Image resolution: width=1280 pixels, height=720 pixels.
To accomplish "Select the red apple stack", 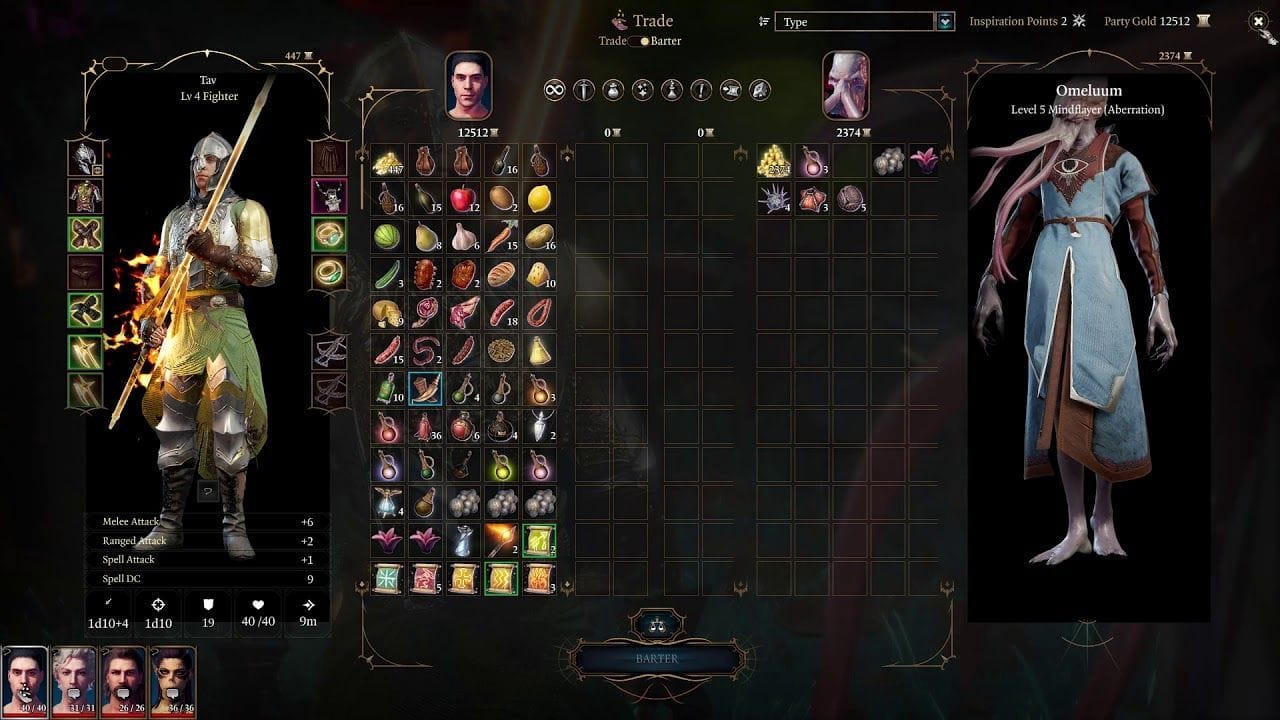I will 462,198.
